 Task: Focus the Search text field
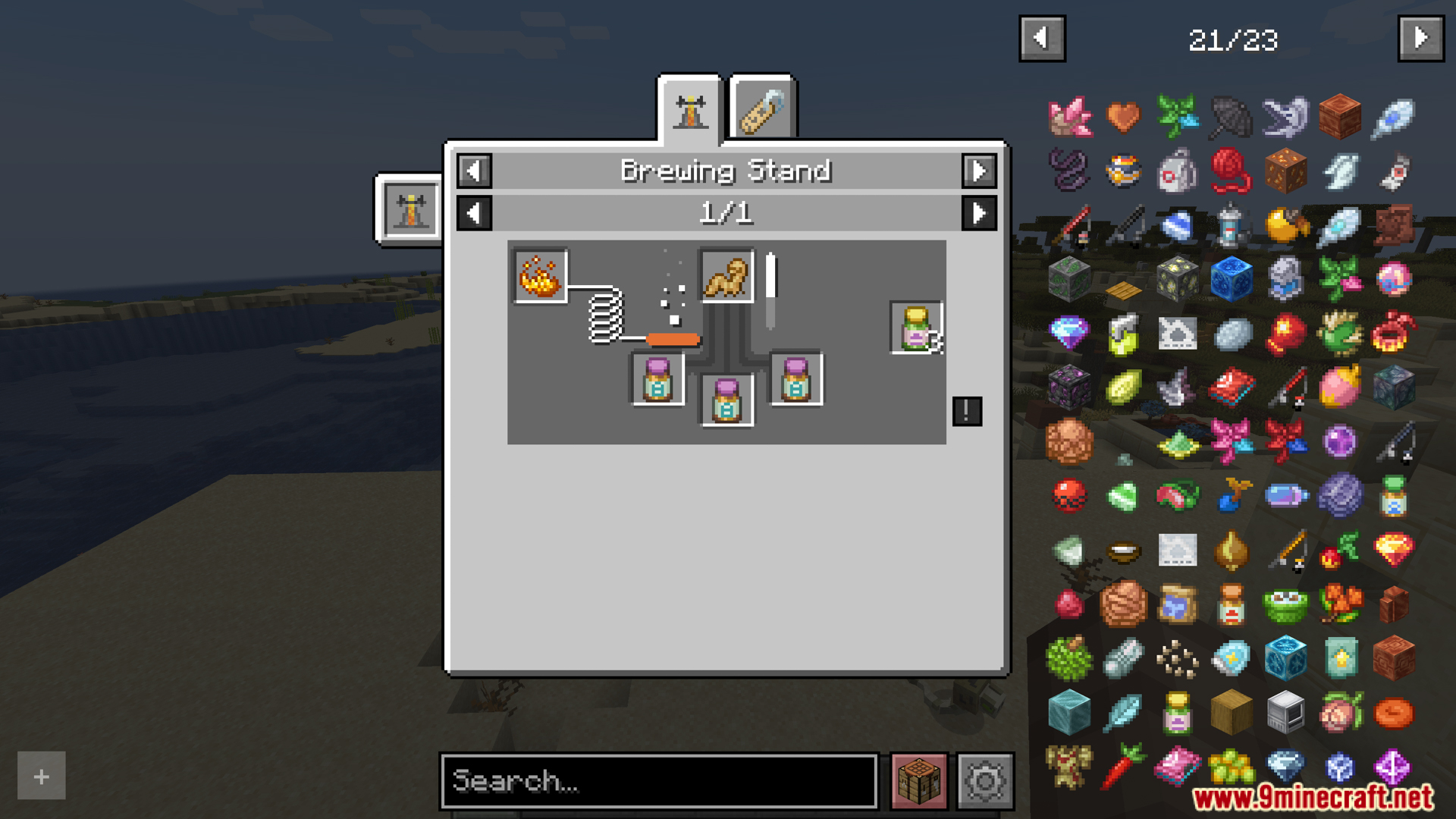[658, 780]
